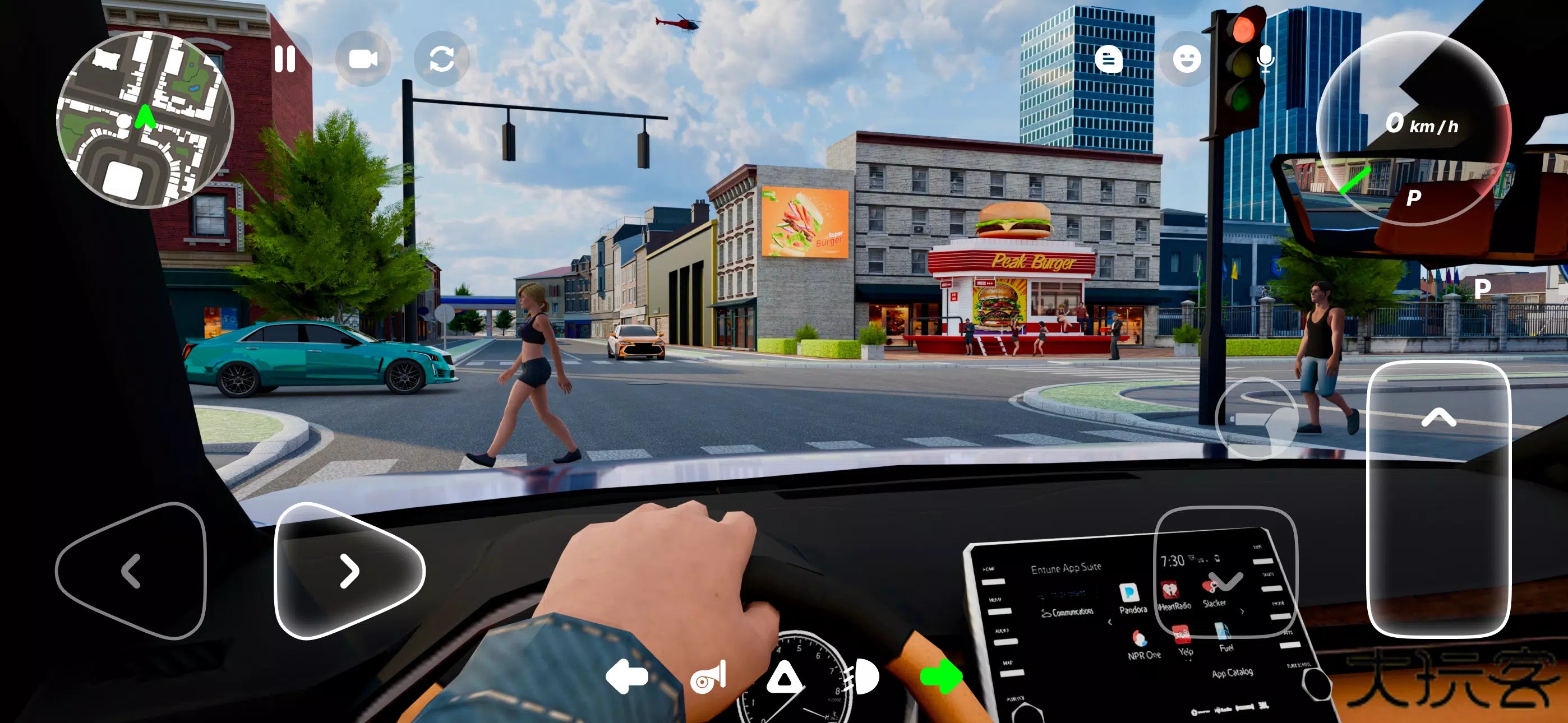Switch the camera view
Viewport: 1568px width, 723px height.
pos(363,59)
